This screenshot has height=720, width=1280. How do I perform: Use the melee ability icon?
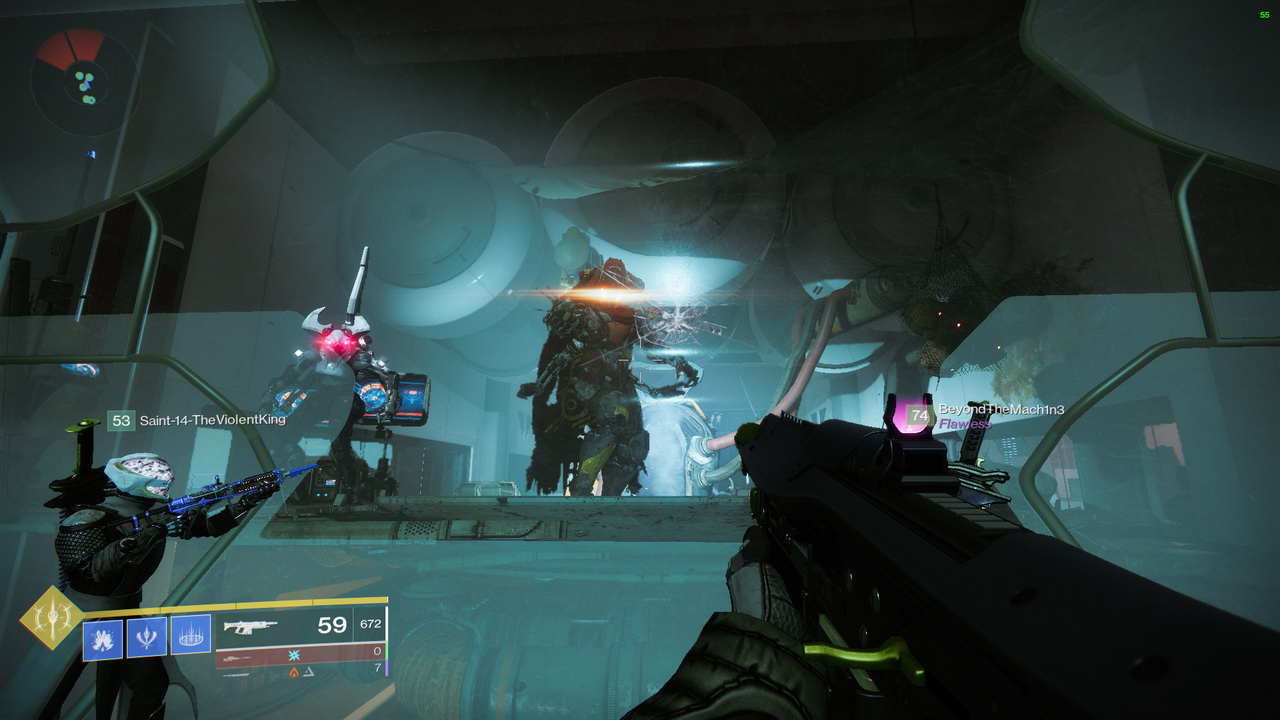tap(147, 637)
